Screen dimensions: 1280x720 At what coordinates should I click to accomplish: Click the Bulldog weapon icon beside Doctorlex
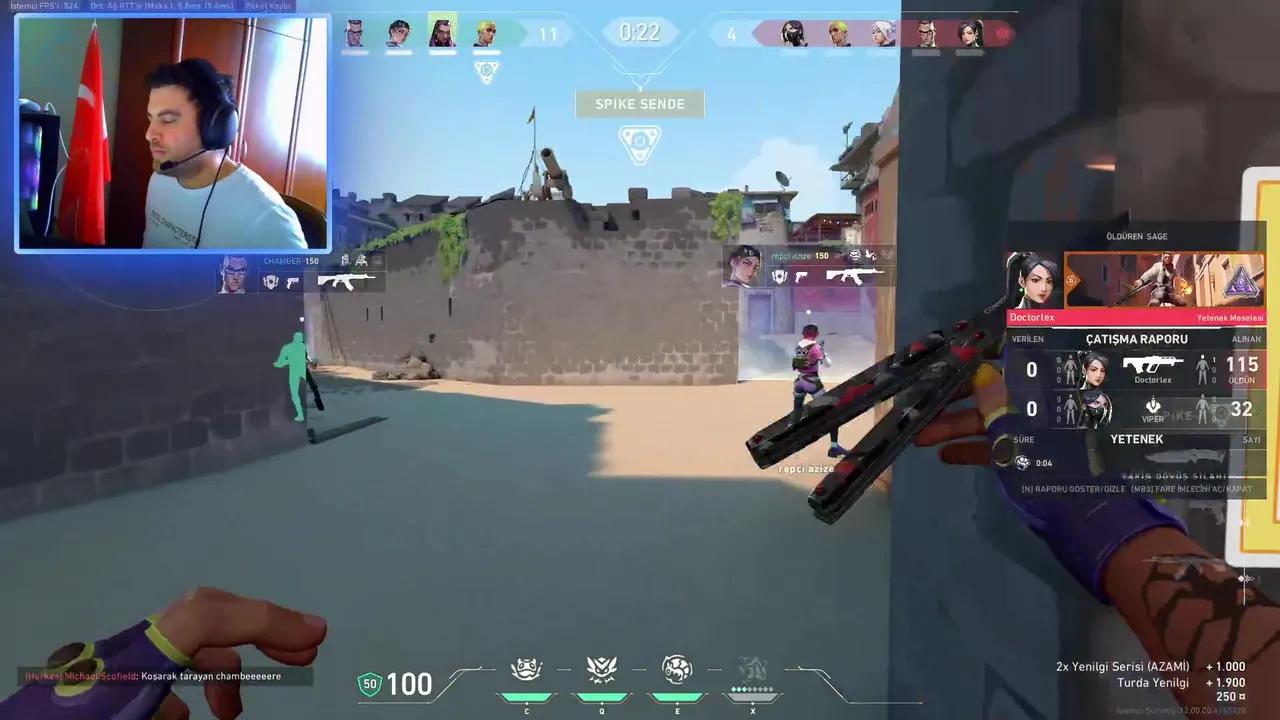coord(1153,365)
